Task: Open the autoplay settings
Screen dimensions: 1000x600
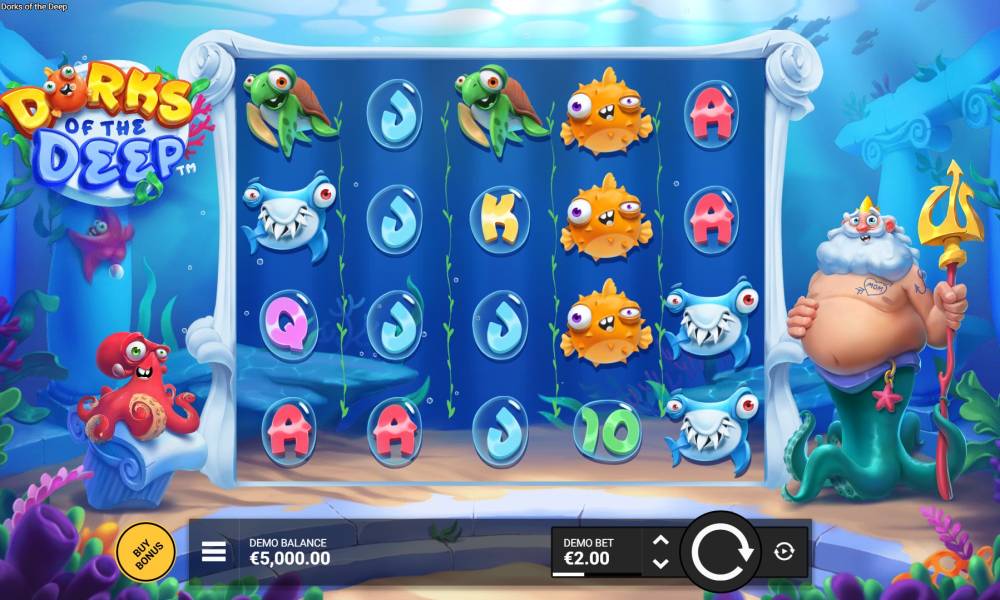Action: 784,551
